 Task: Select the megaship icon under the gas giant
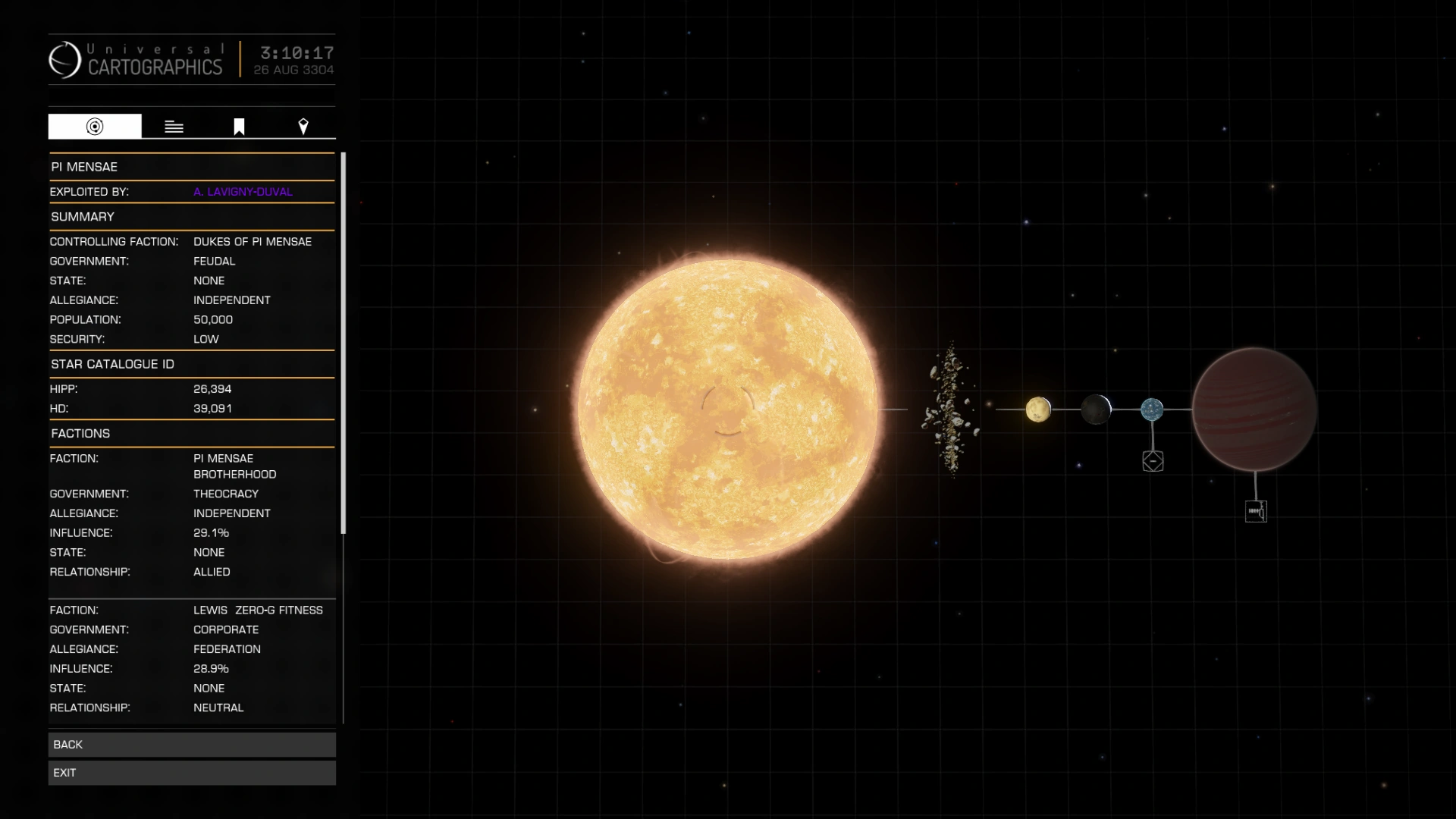pos(1257,510)
